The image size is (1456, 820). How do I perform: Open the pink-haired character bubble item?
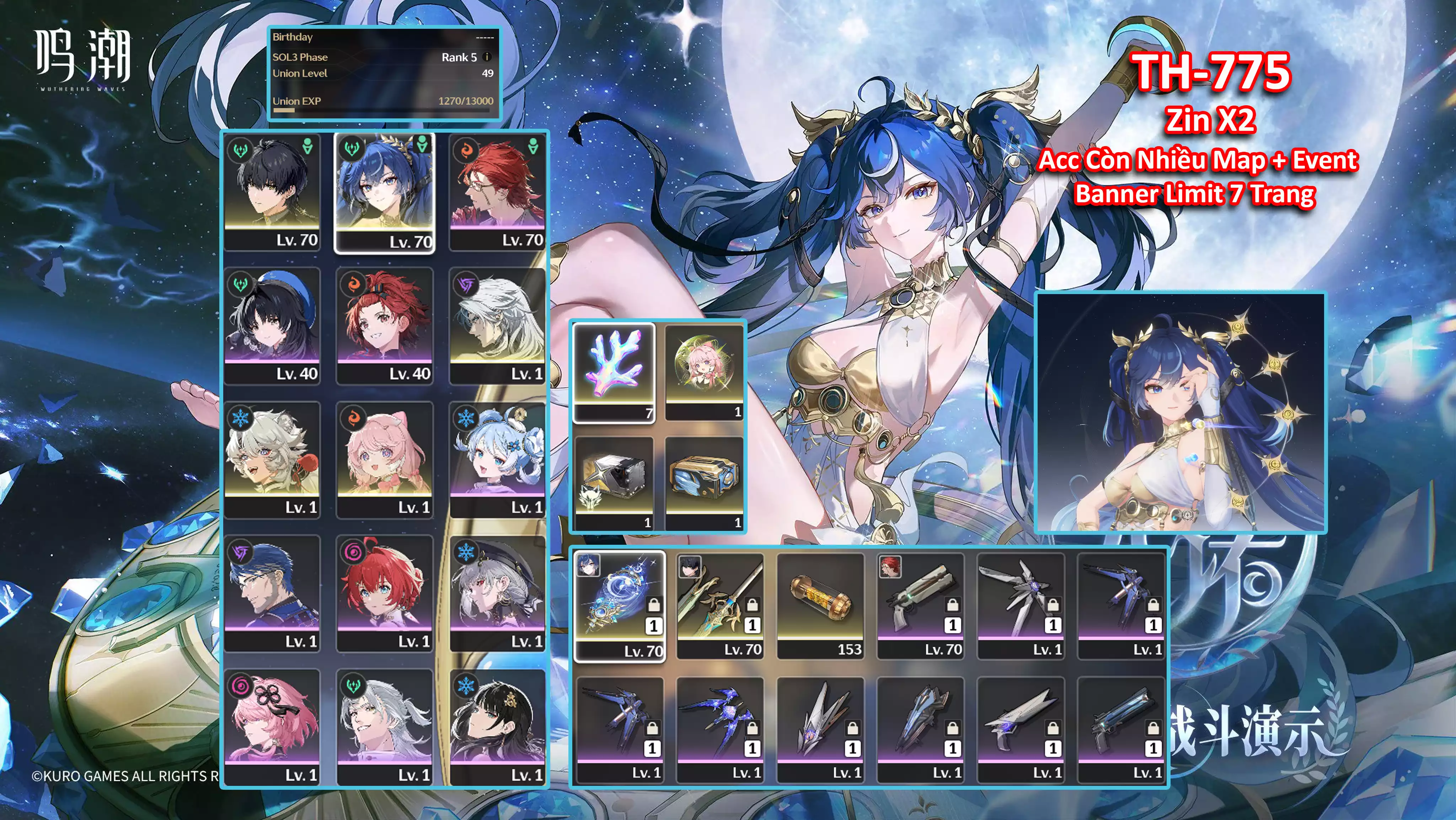(704, 371)
